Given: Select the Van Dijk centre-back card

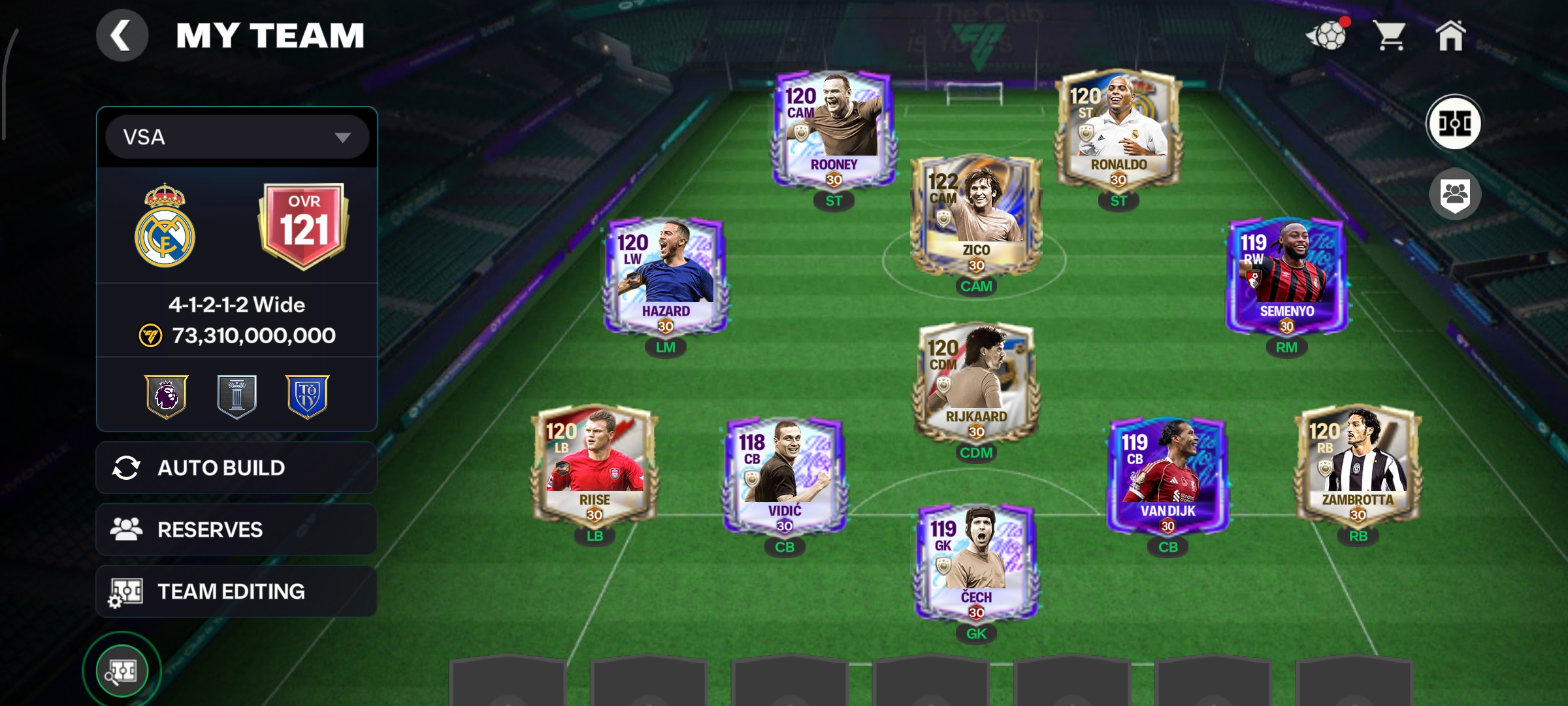Looking at the screenshot, I should (x=1168, y=476).
